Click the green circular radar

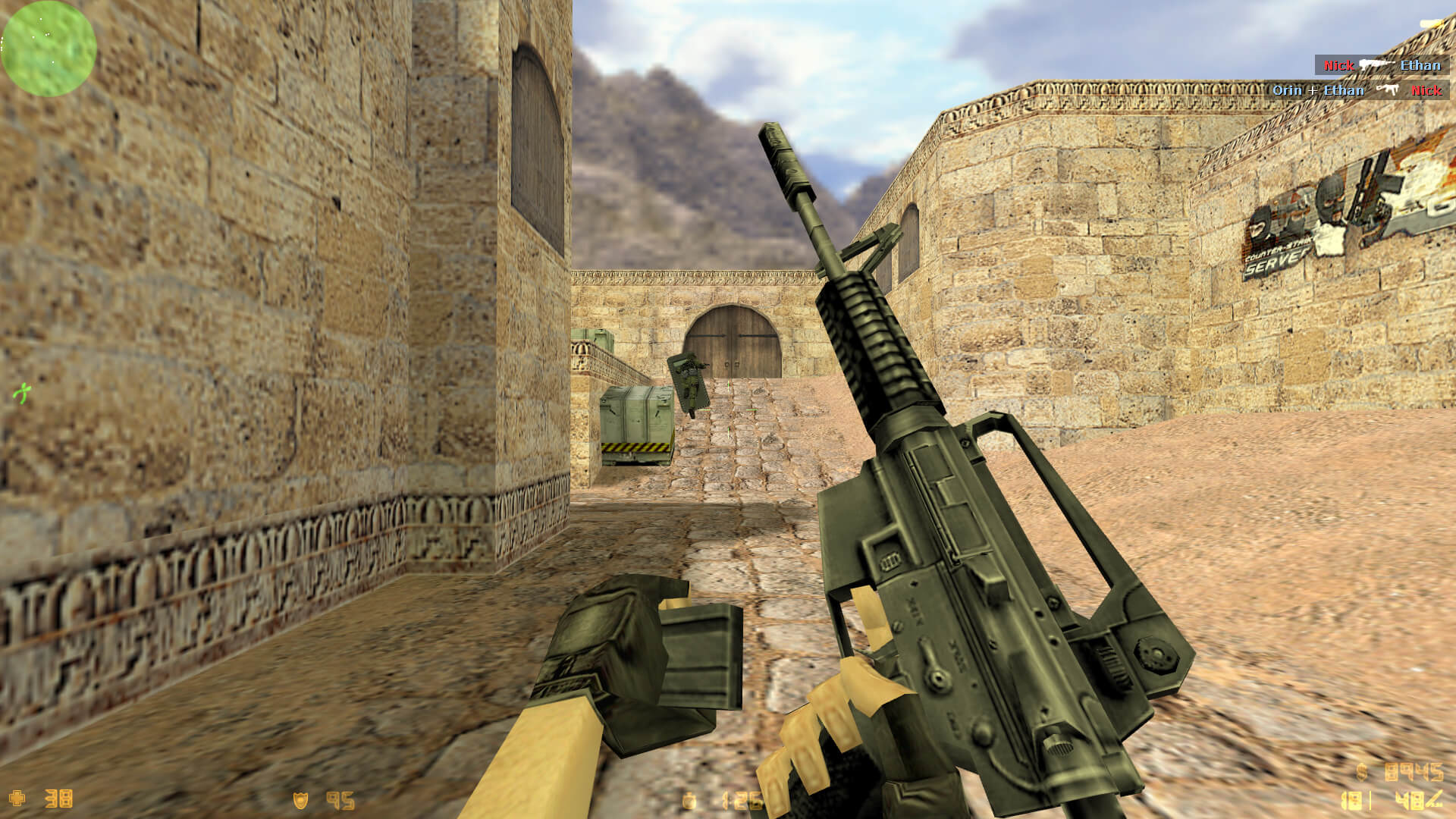pos(49,48)
